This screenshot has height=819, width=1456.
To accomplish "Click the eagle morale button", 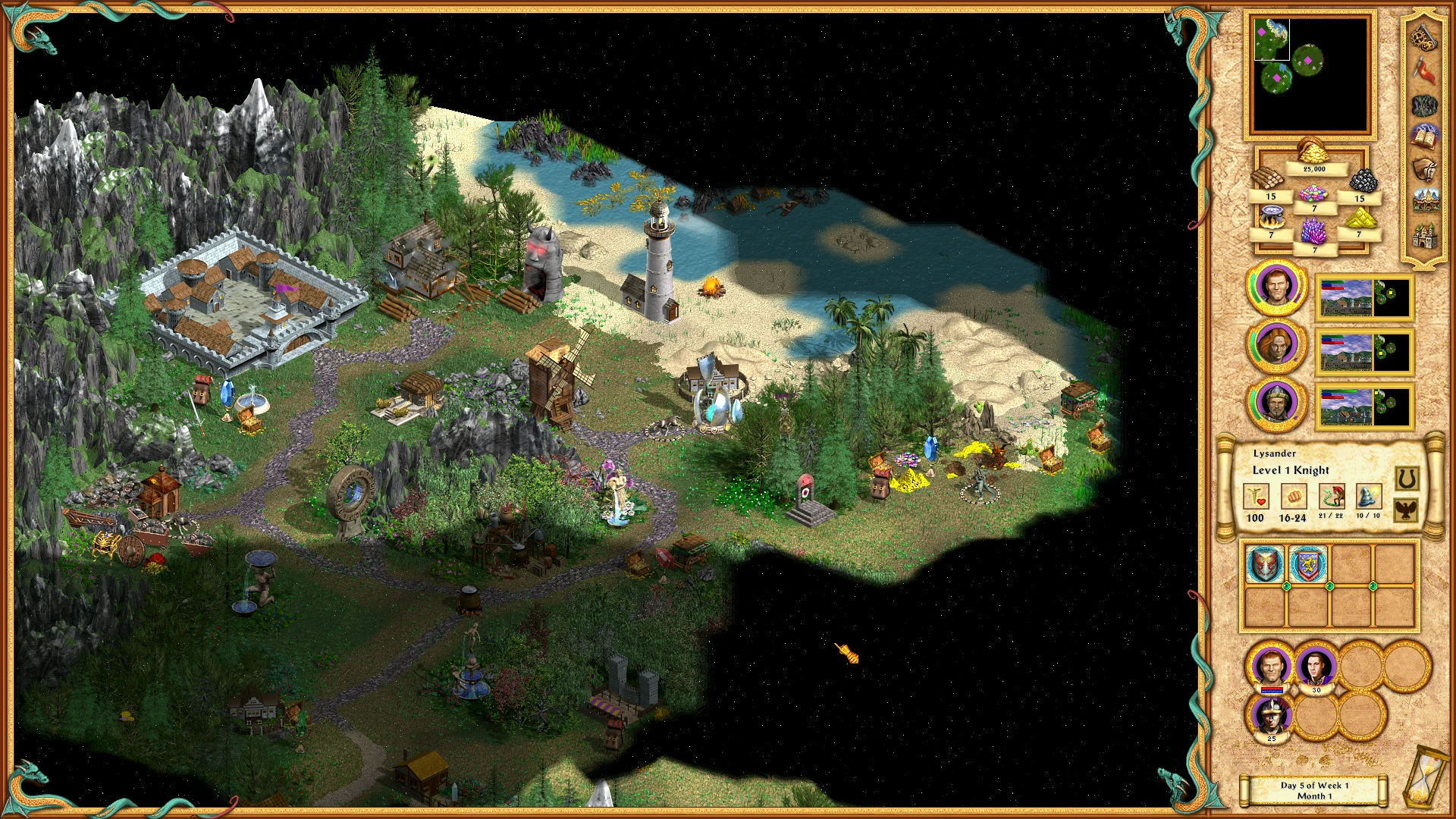I will pos(1406,510).
